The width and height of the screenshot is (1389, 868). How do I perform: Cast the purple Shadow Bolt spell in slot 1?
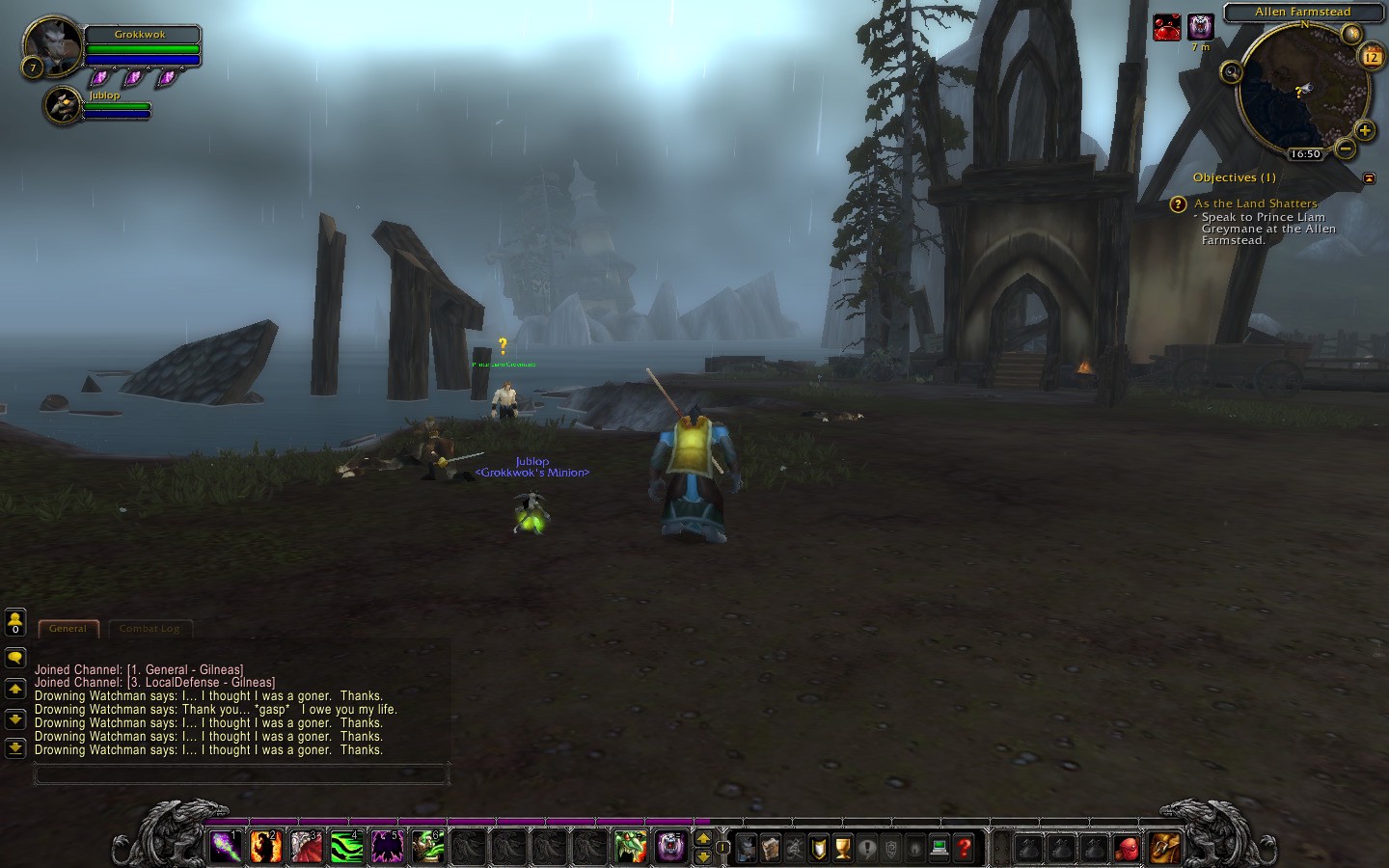(x=226, y=847)
